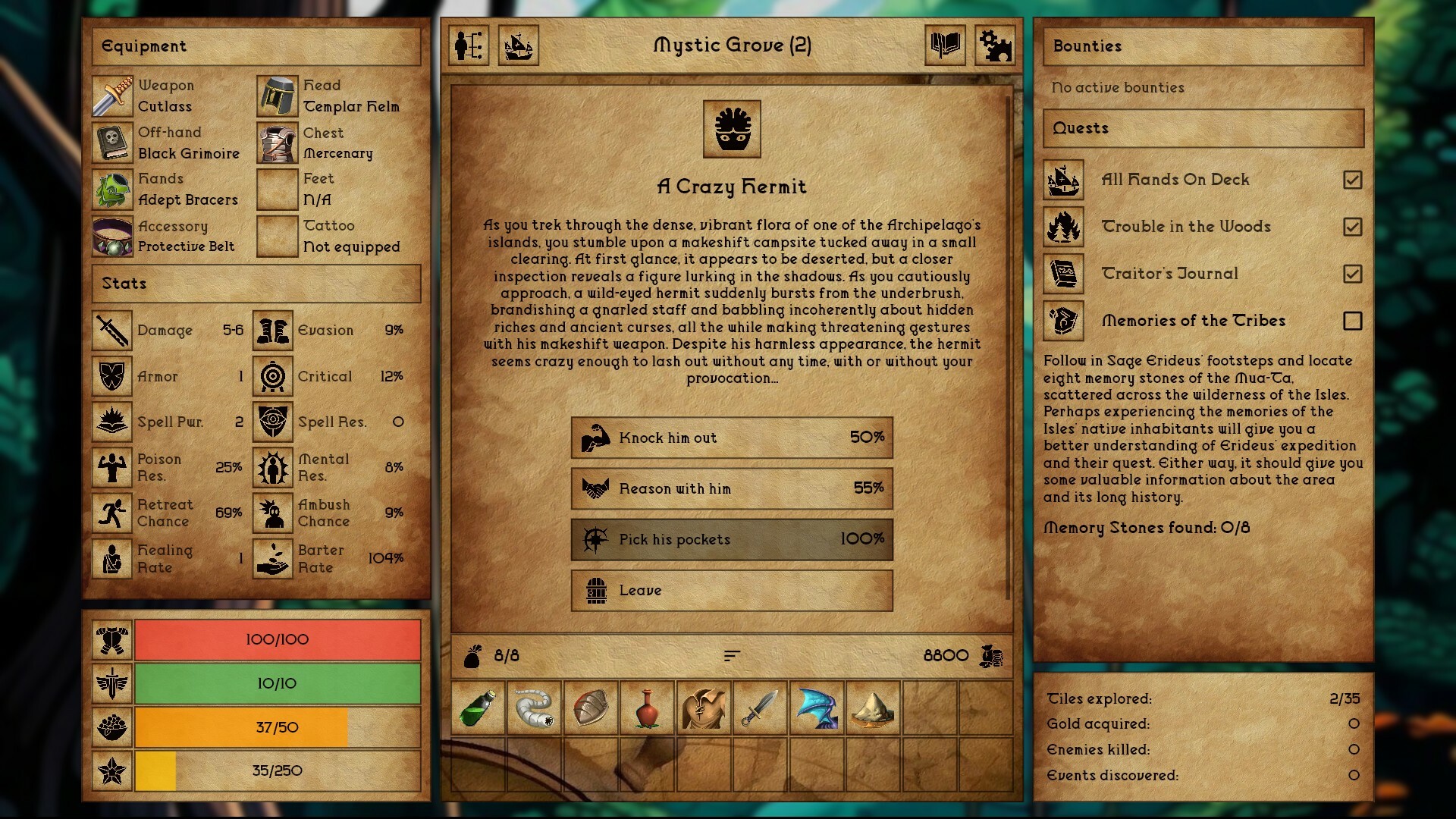Image resolution: width=1456 pixels, height=819 pixels.
Task: Click the Black Grimoire off-hand icon
Action: point(112,143)
